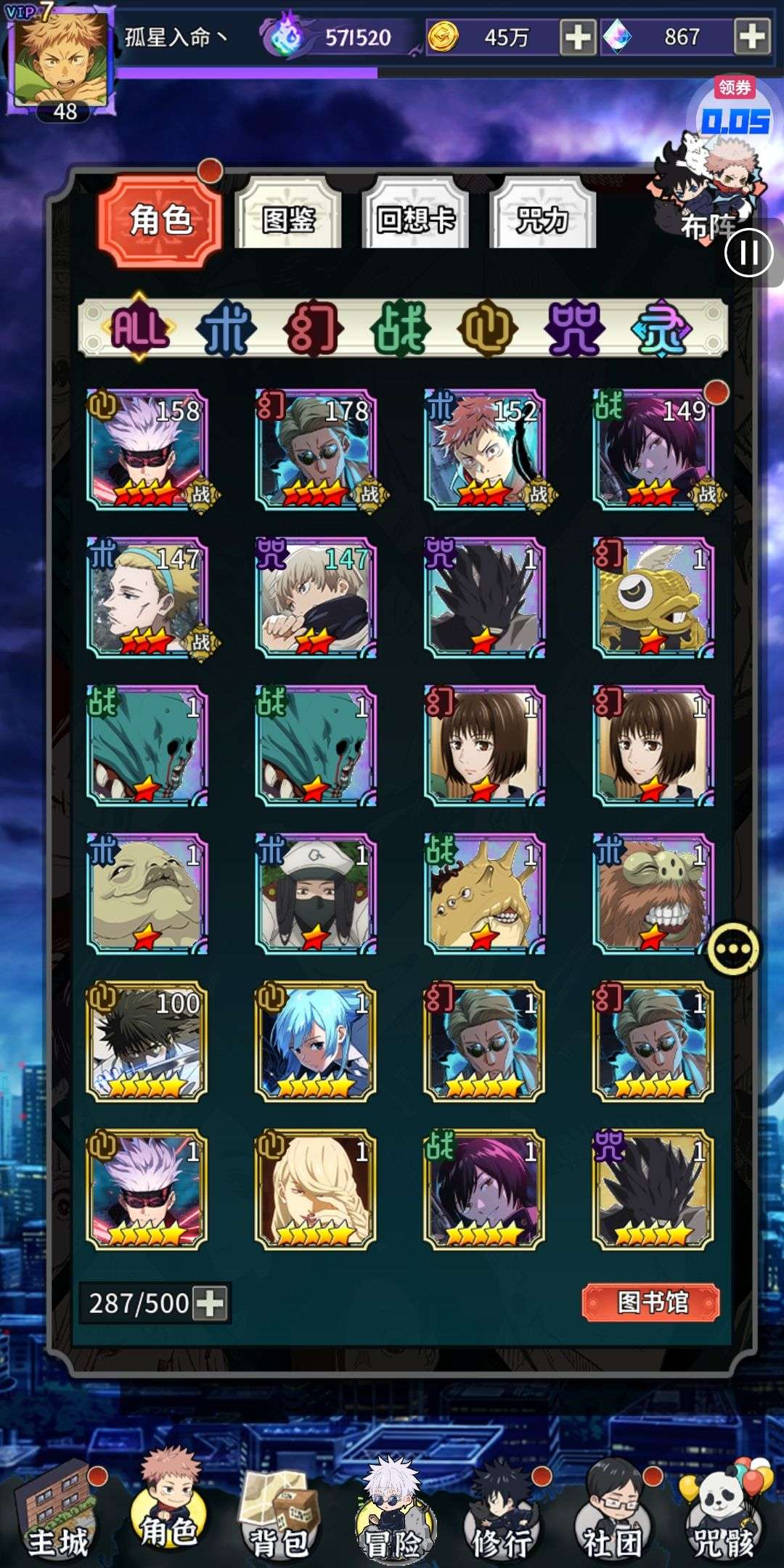This screenshot has height=1568, width=784.
Task: Select the level 178 Nanami character card
Action: (x=316, y=449)
